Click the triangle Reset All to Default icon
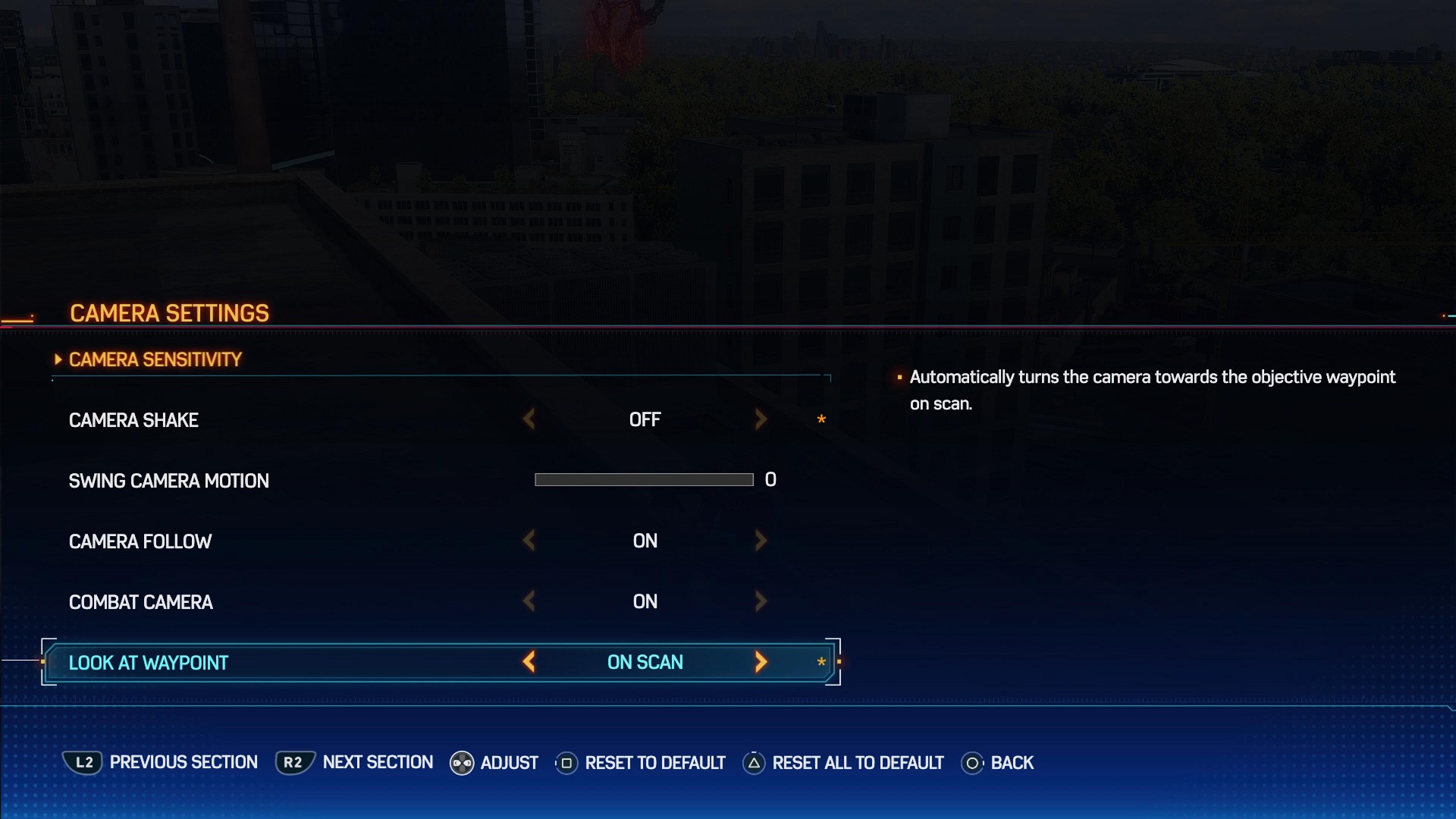This screenshot has width=1456, height=819. coord(753,763)
